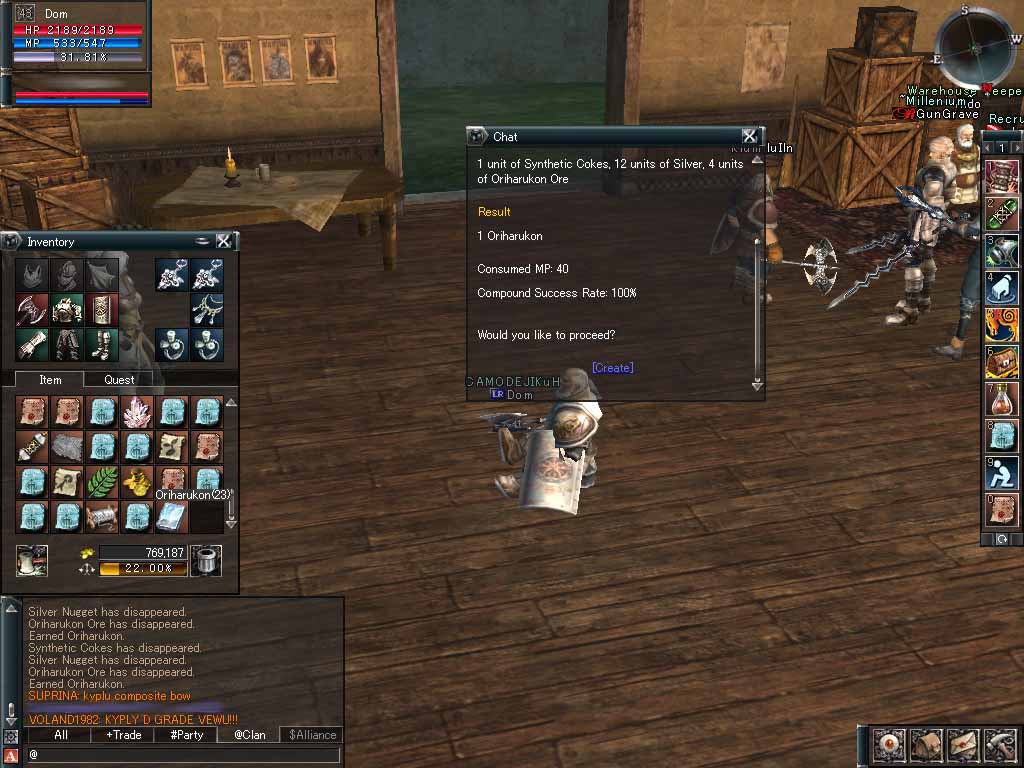
Task: Switch chat to the +Trade tab
Action: pos(123,735)
